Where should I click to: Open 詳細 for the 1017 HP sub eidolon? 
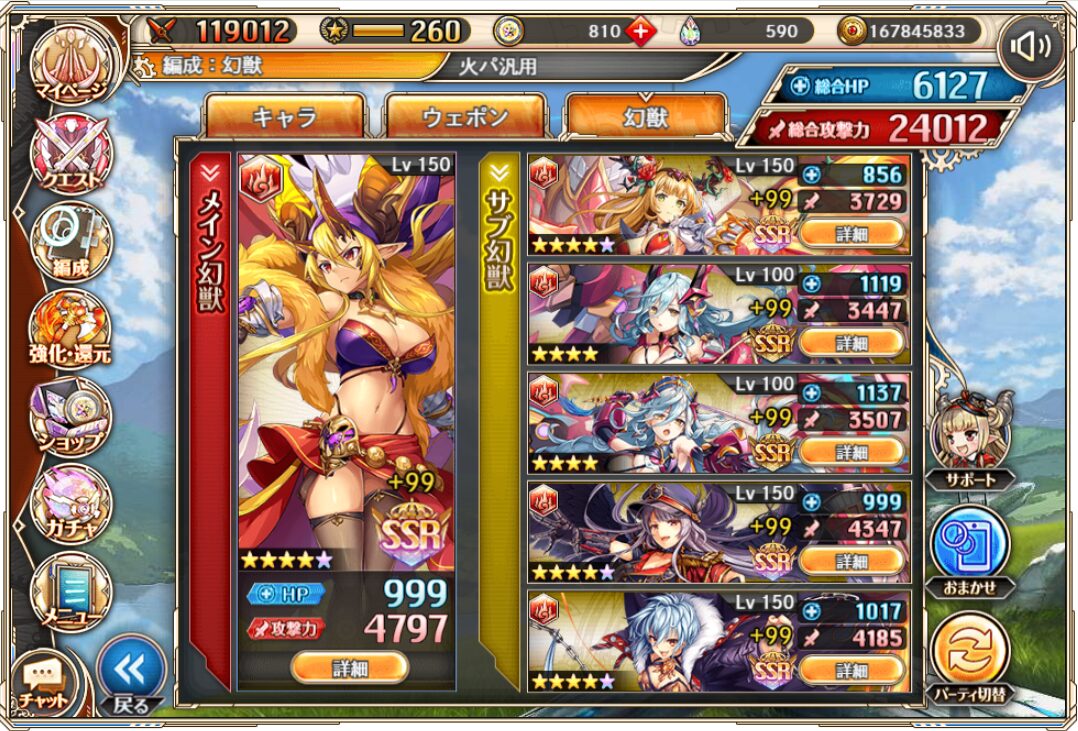click(x=852, y=670)
